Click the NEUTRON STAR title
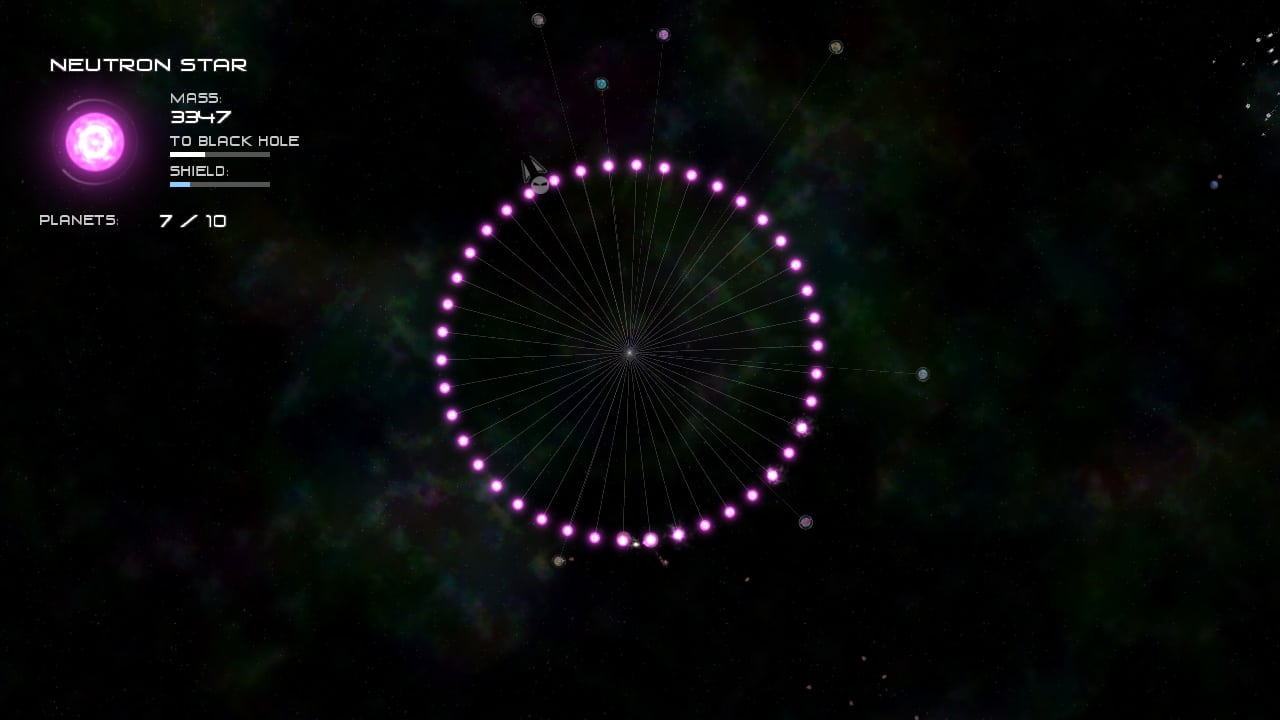1280x720 pixels. click(x=148, y=64)
